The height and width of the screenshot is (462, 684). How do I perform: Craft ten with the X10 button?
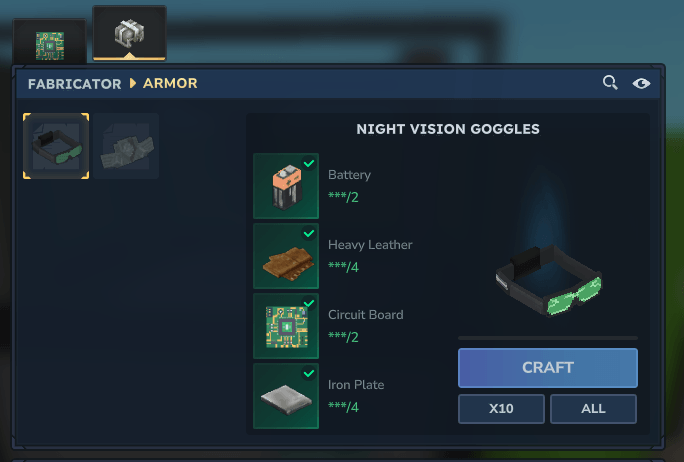click(501, 409)
